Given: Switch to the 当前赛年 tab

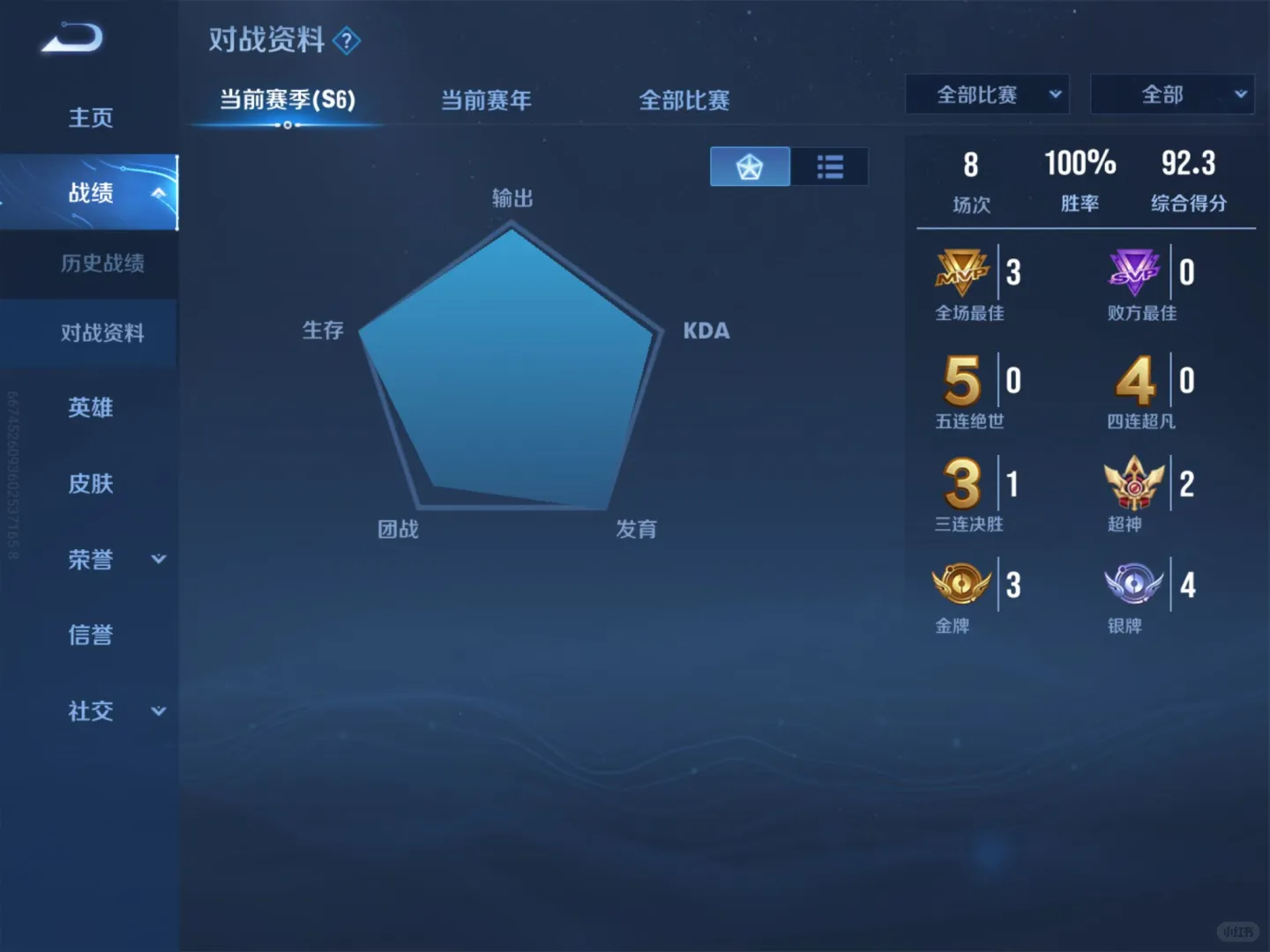Looking at the screenshot, I should (486, 101).
